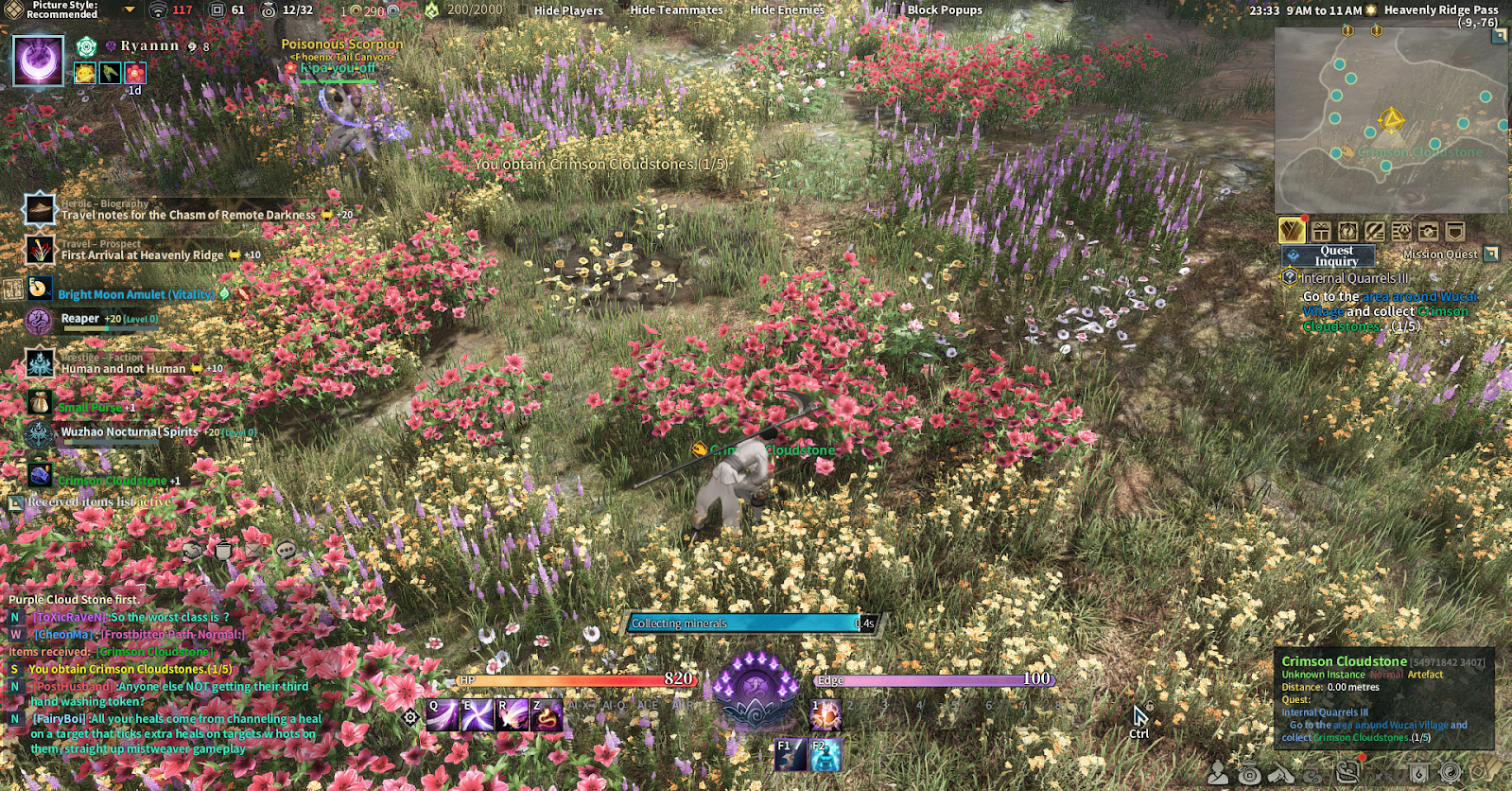Toggle the Block Popups option

pyautogui.click(x=945, y=10)
